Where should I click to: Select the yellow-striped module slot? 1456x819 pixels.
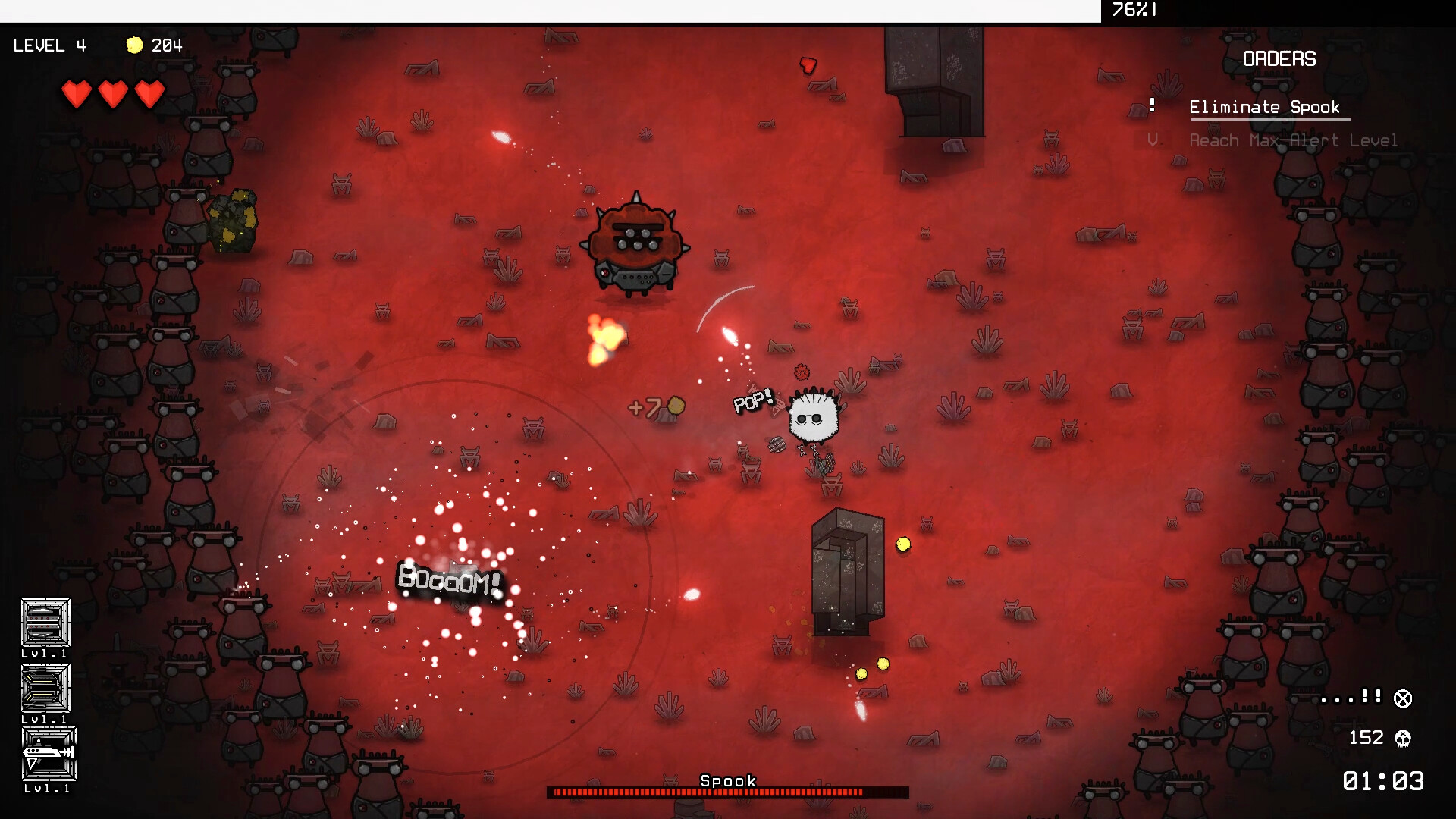pos(45,689)
